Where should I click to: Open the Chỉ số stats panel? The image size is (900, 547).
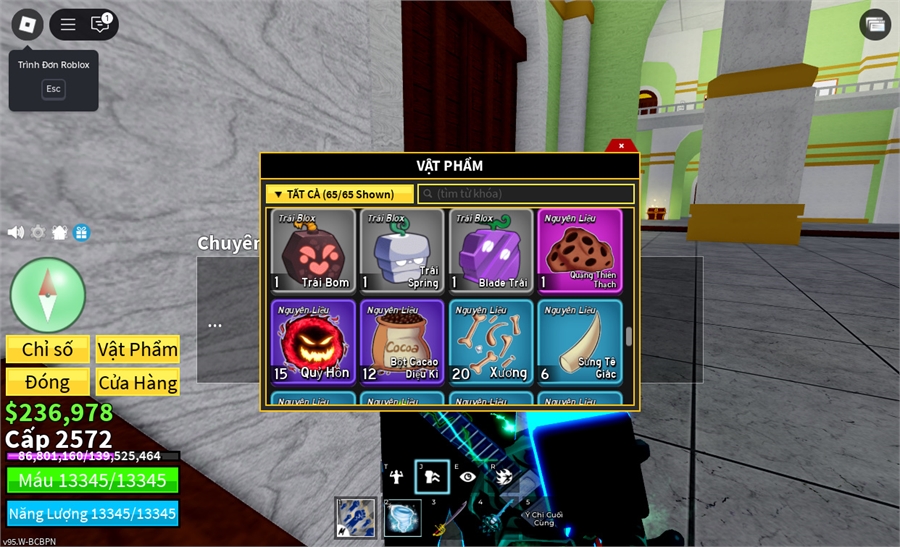[48, 349]
